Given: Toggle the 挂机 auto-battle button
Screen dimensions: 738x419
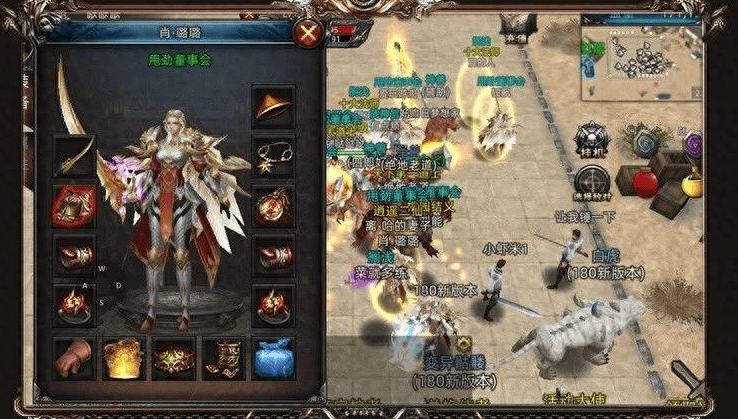Looking at the screenshot, I should pyautogui.click(x=593, y=139).
